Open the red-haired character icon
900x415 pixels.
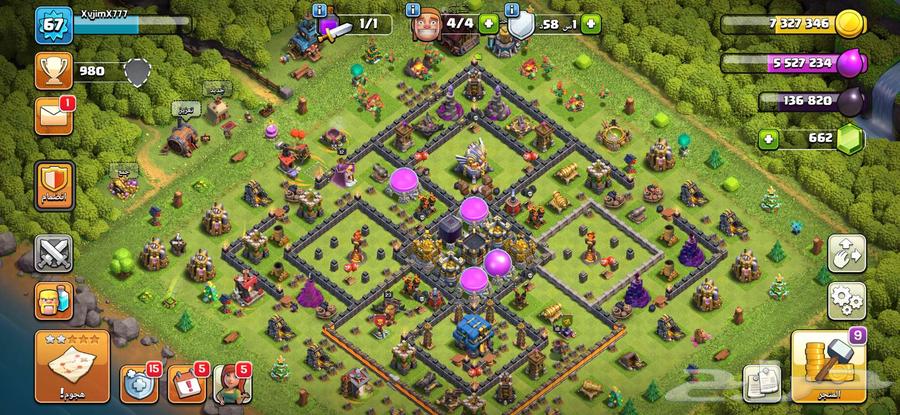click(x=231, y=383)
